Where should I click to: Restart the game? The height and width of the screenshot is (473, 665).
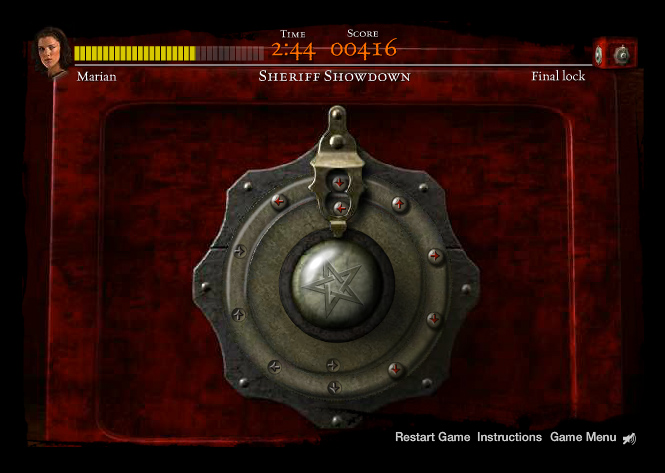[x=432, y=437]
